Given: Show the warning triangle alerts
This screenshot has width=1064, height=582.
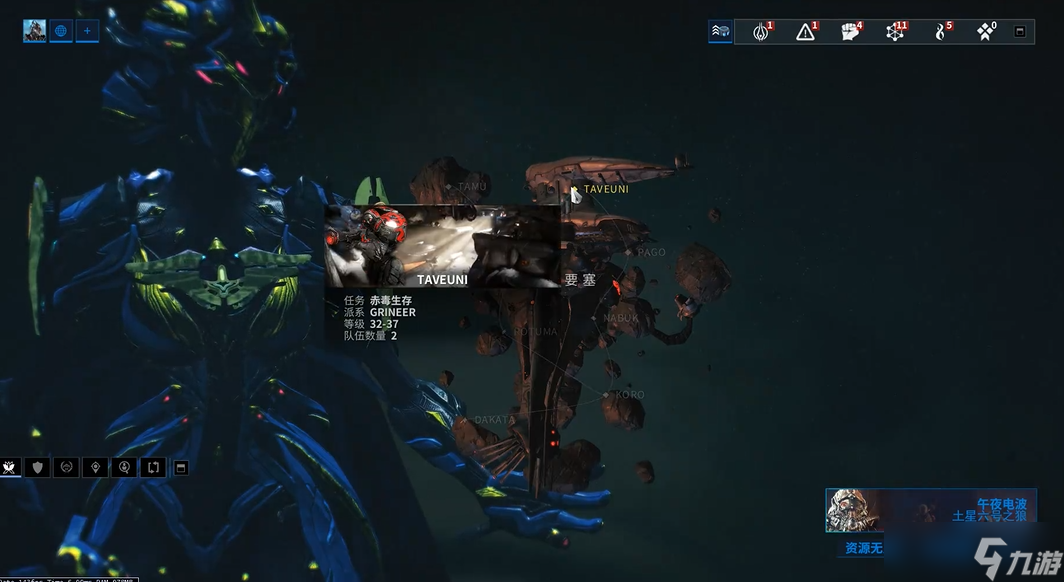Looking at the screenshot, I should pyautogui.click(x=806, y=32).
